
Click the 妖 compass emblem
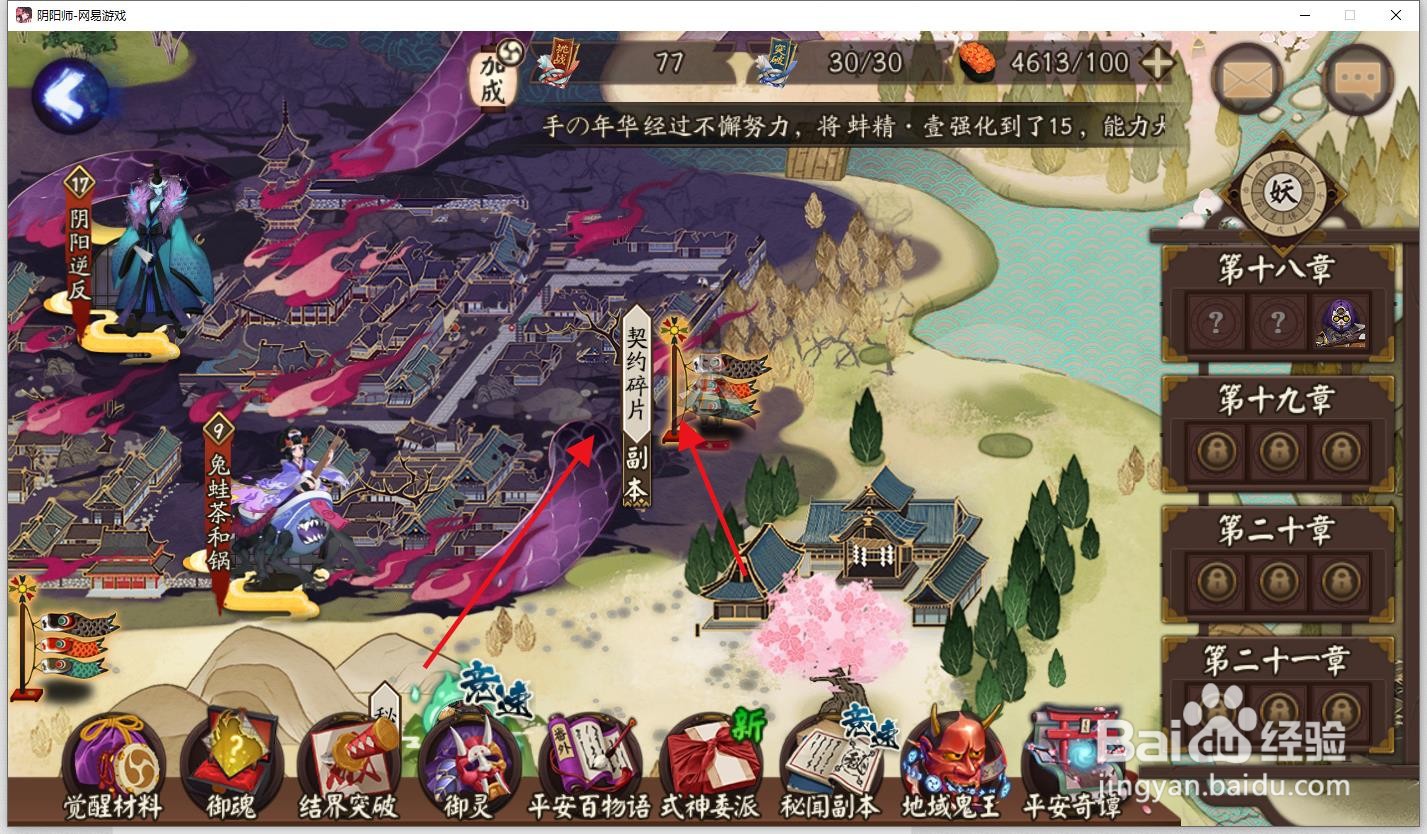coord(1280,193)
